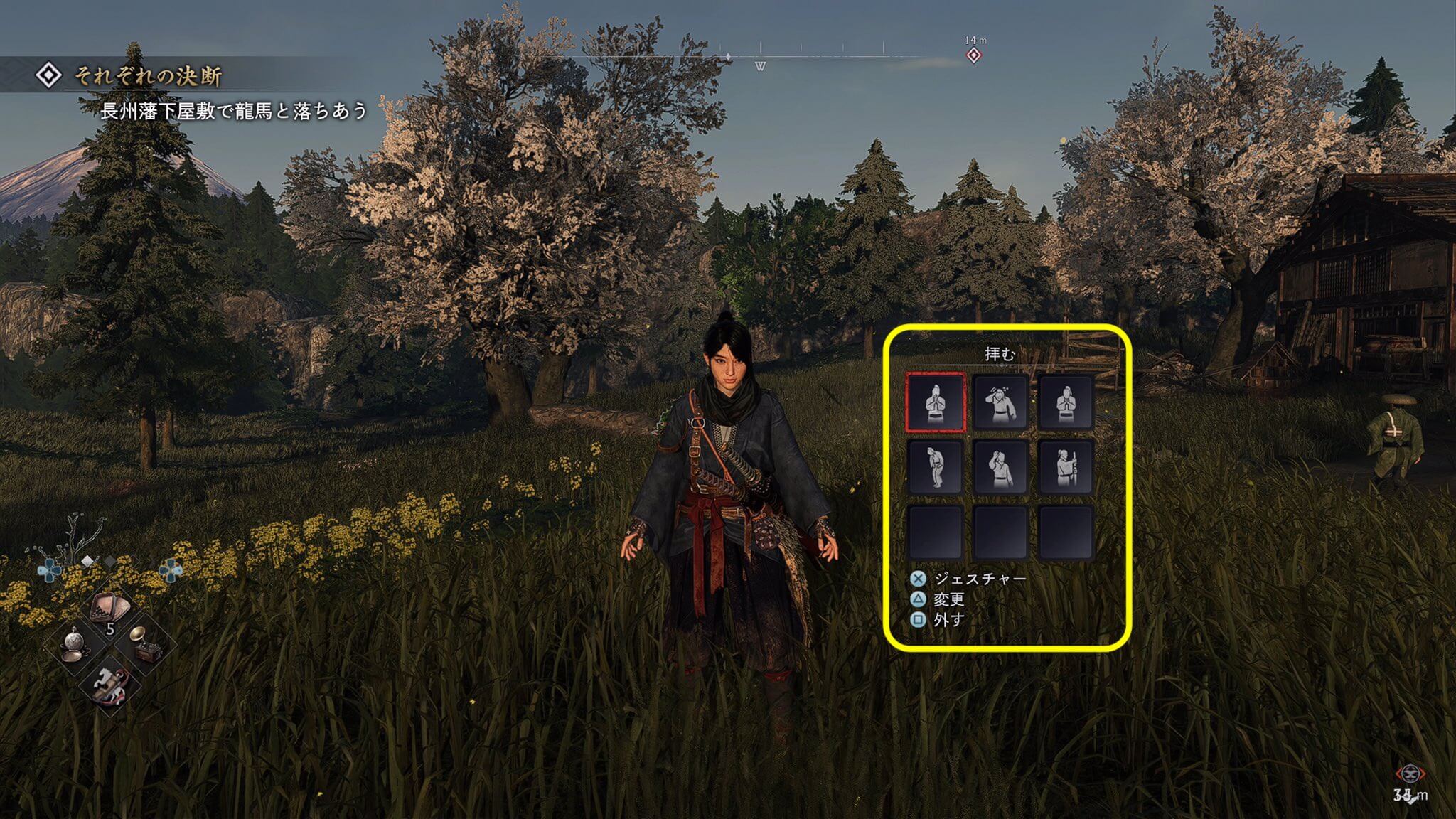Select the gesture holding a staff
The height and width of the screenshot is (819, 1456).
click(x=1064, y=466)
